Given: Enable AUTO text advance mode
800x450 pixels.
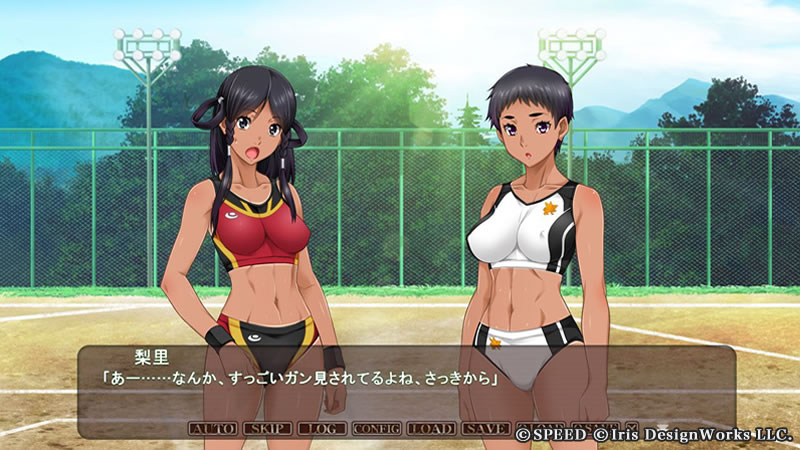Looking at the screenshot, I should click(x=213, y=429).
